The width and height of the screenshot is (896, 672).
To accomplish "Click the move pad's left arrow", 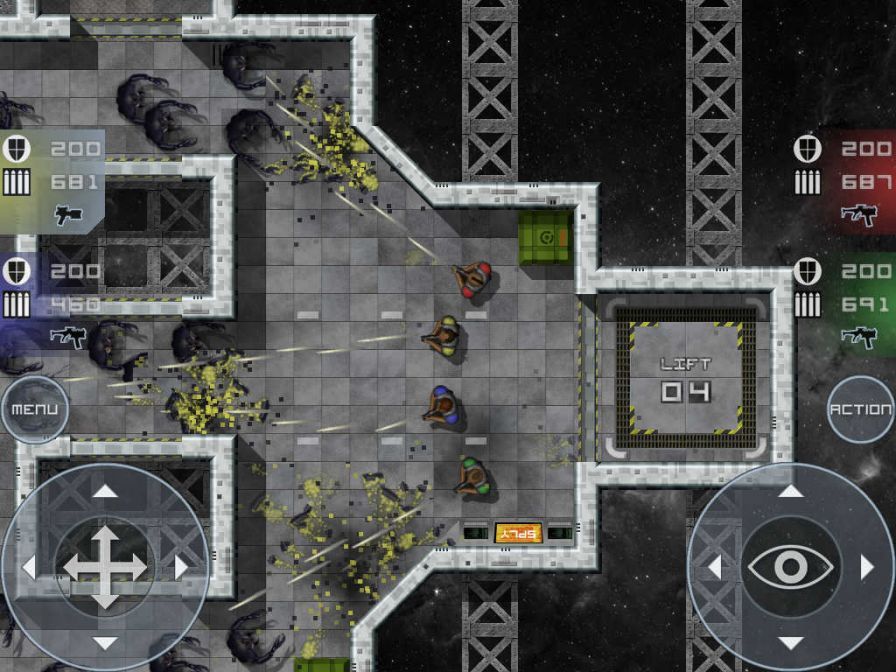I will (29, 567).
